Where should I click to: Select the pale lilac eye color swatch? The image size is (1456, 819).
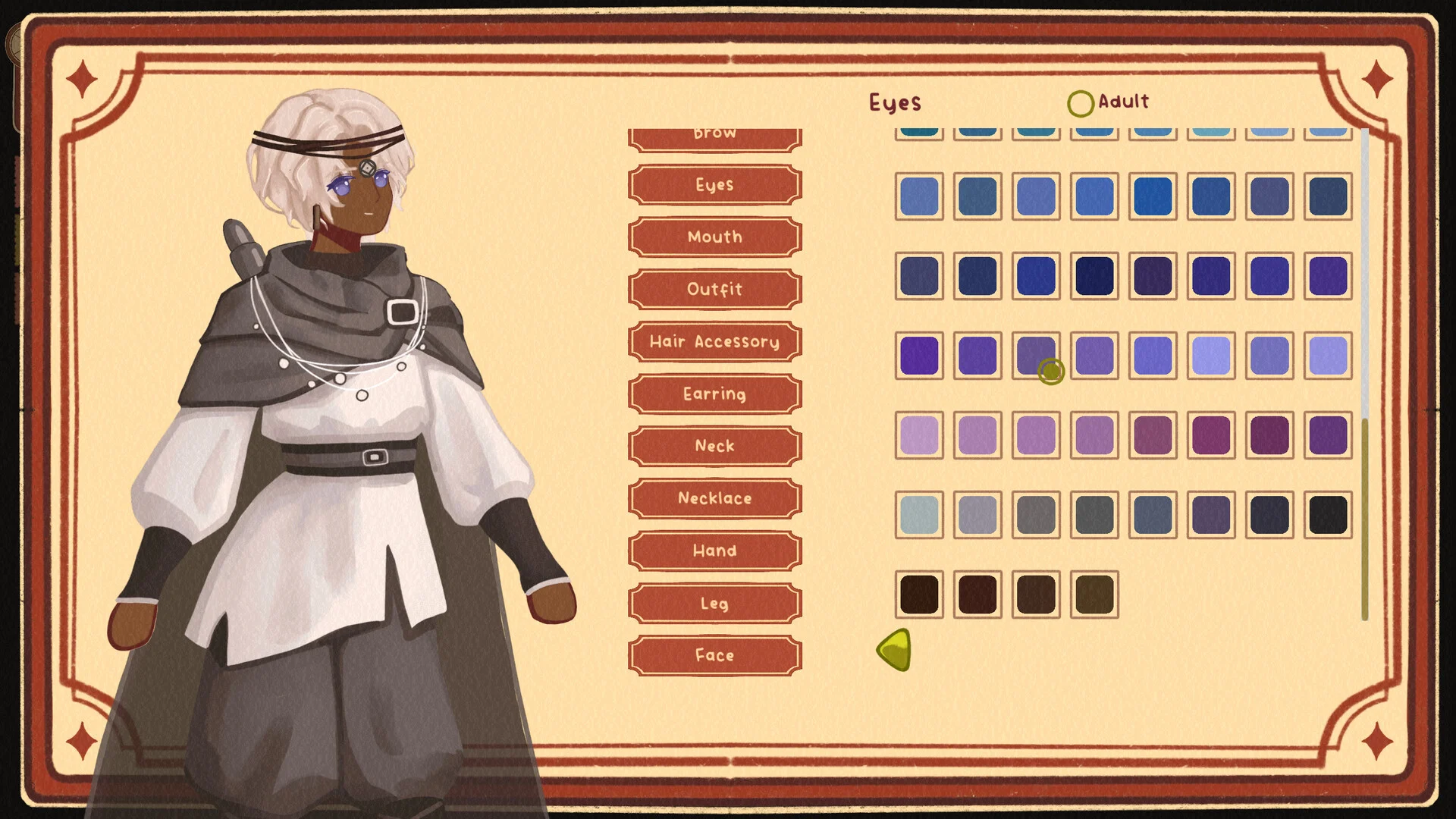(x=919, y=435)
